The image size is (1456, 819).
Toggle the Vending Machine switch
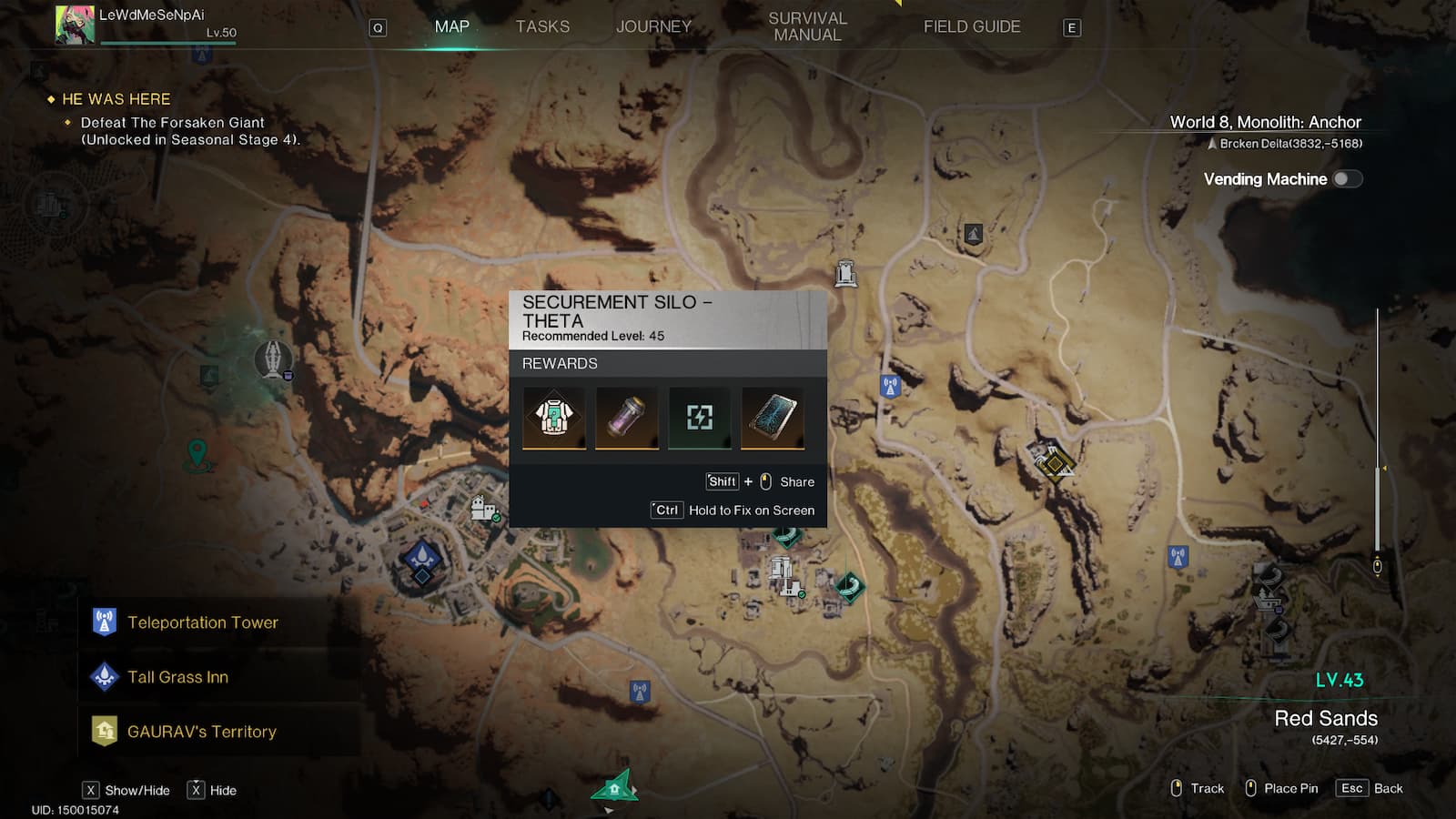[1347, 179]
